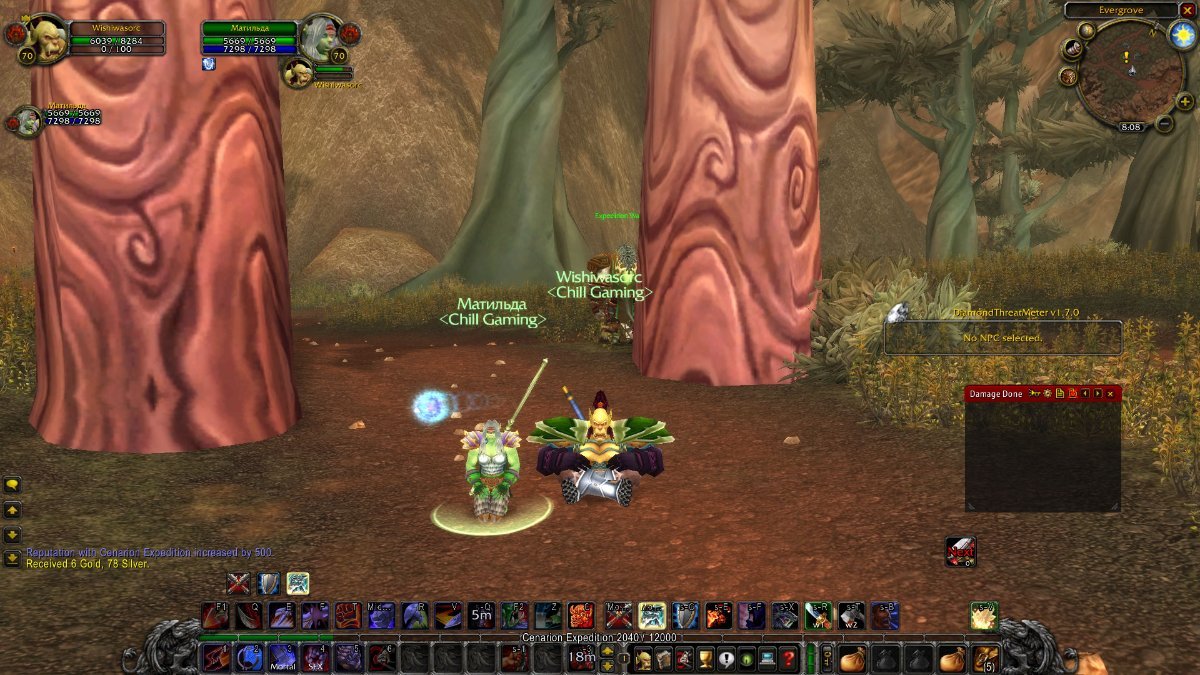Click the sun day-night indicator on the minimap

click(x=1182, y=35)
